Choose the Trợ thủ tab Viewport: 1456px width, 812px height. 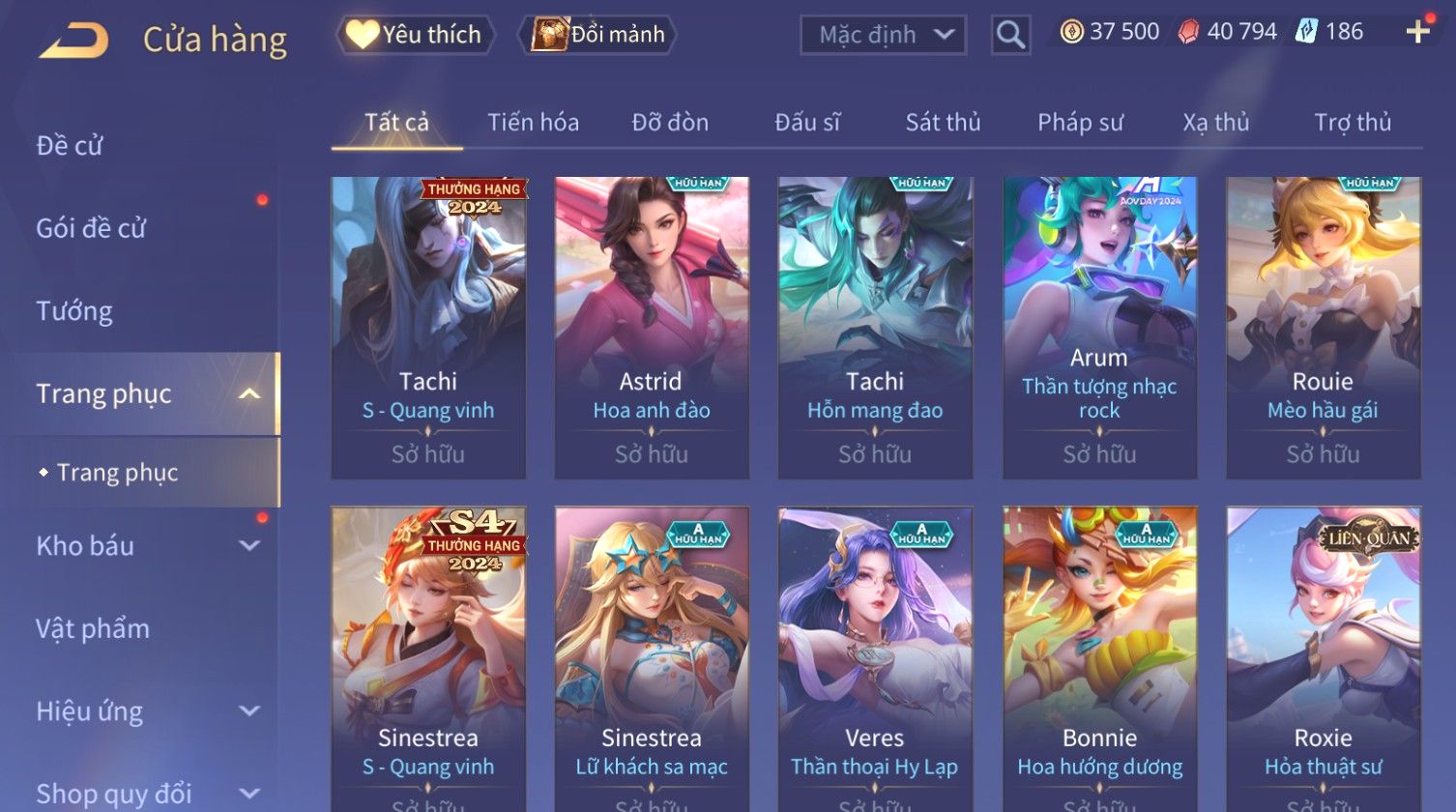click(1353, 123)
